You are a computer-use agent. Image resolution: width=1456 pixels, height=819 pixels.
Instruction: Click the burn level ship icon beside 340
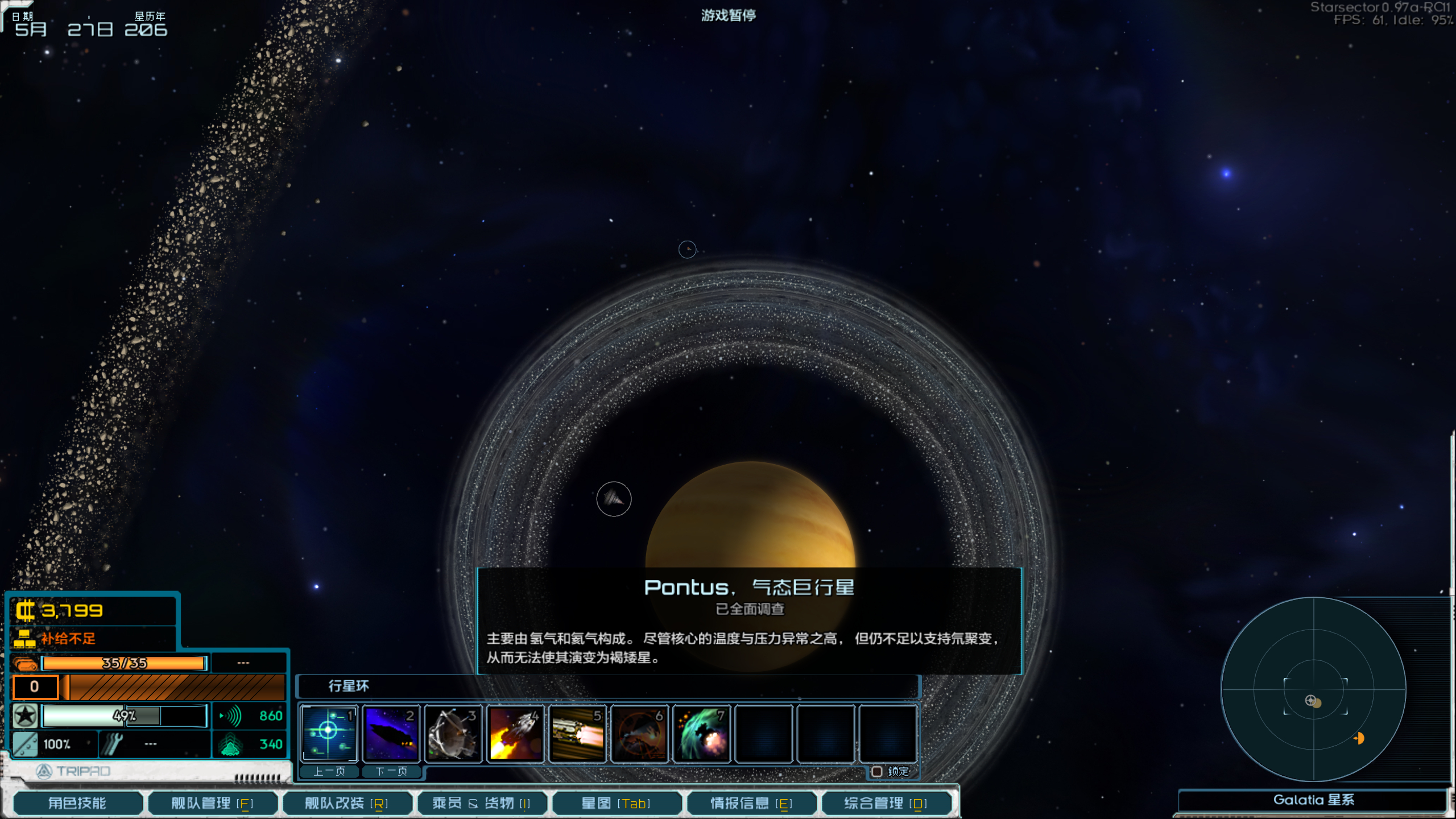[229, 743]
